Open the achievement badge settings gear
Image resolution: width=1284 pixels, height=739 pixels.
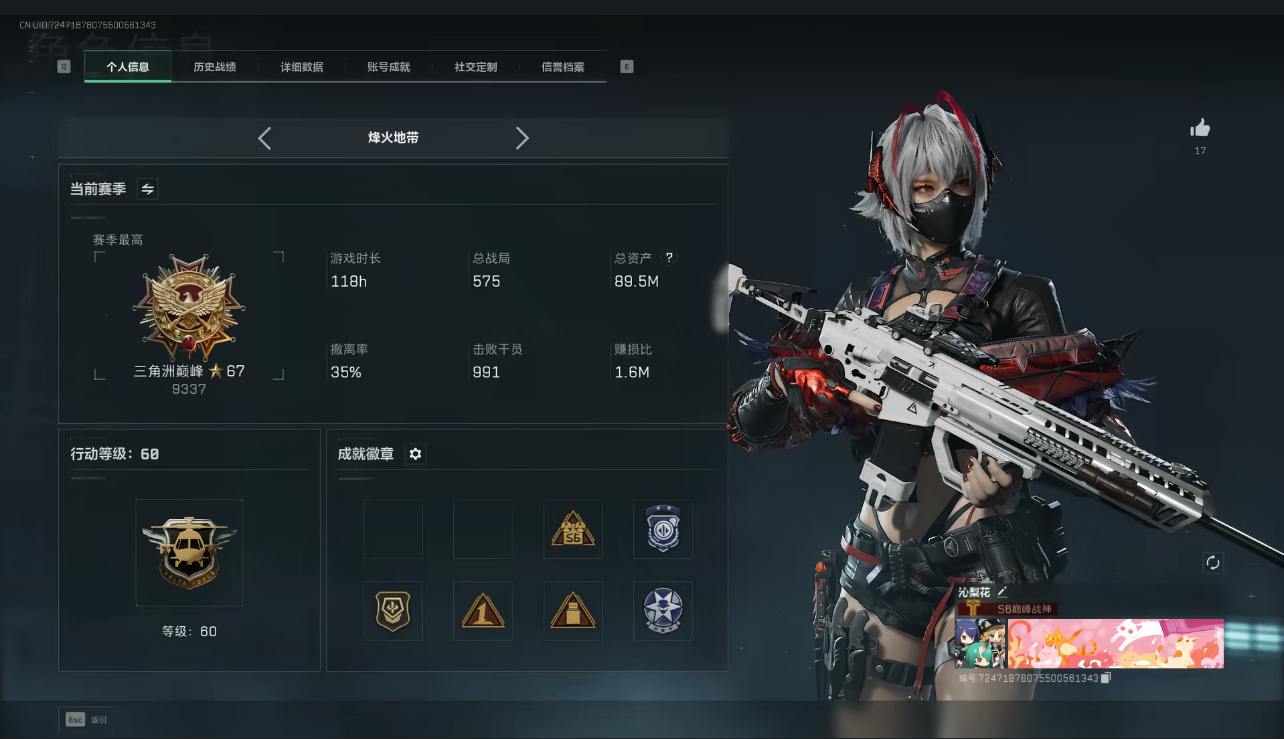pyautogui.click(x=415, y=454)
